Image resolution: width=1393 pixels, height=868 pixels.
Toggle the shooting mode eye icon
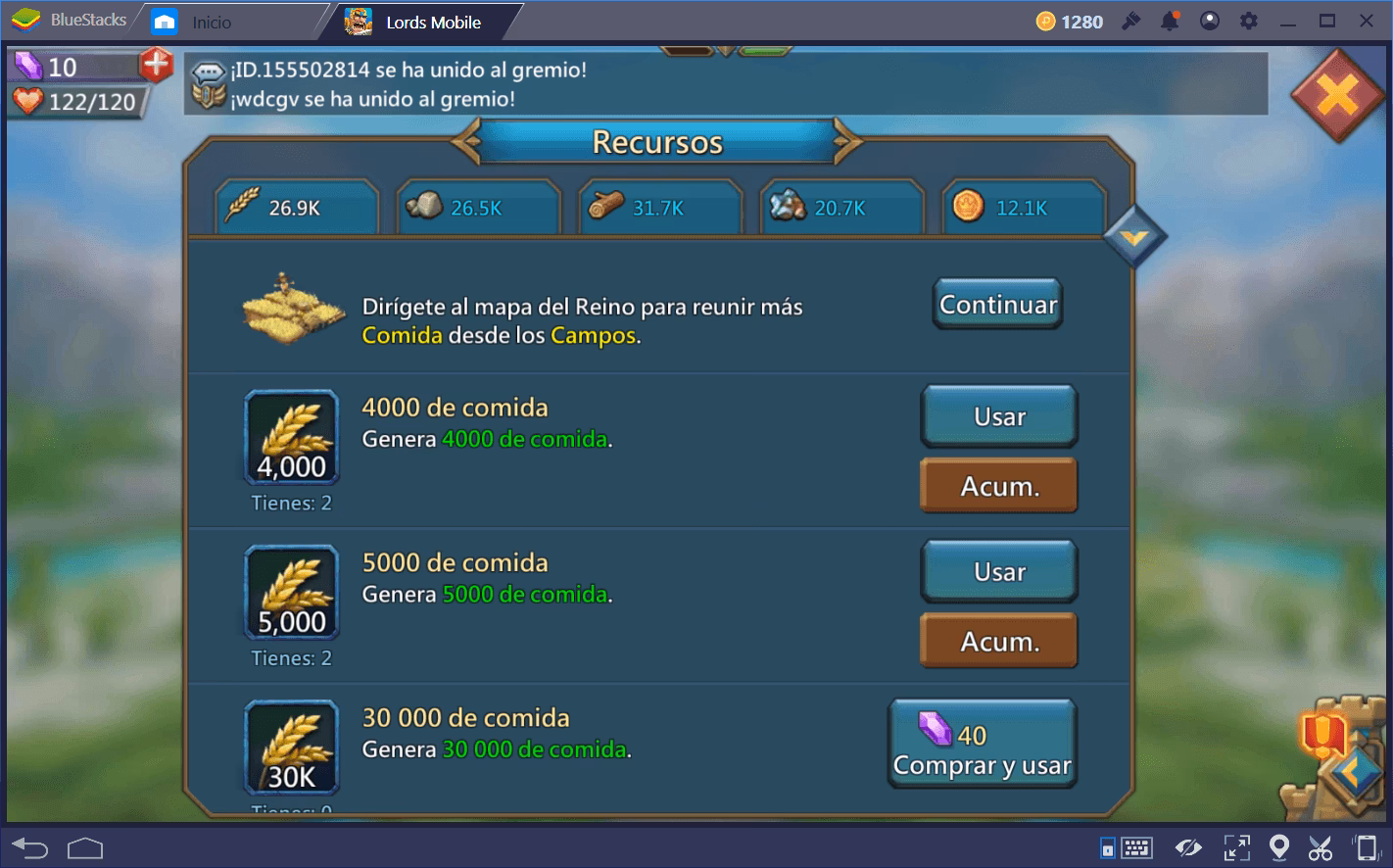point(1189,846)
